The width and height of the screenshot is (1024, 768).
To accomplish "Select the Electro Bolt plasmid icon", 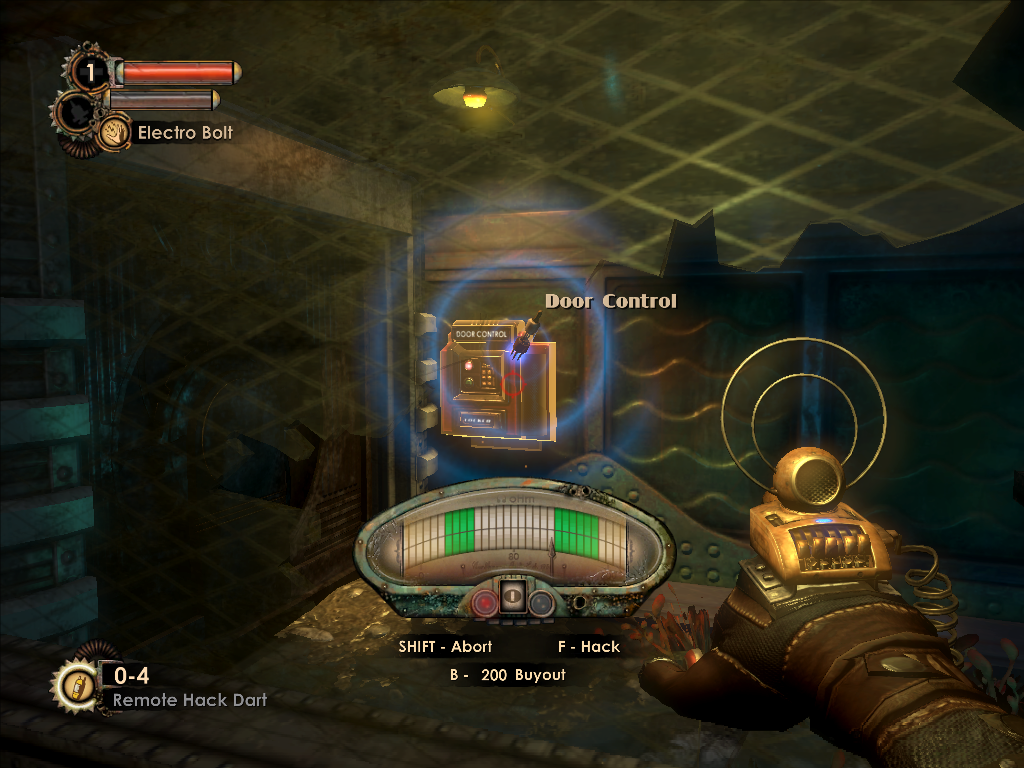I will pyautogui.click(x=114, y=132).
